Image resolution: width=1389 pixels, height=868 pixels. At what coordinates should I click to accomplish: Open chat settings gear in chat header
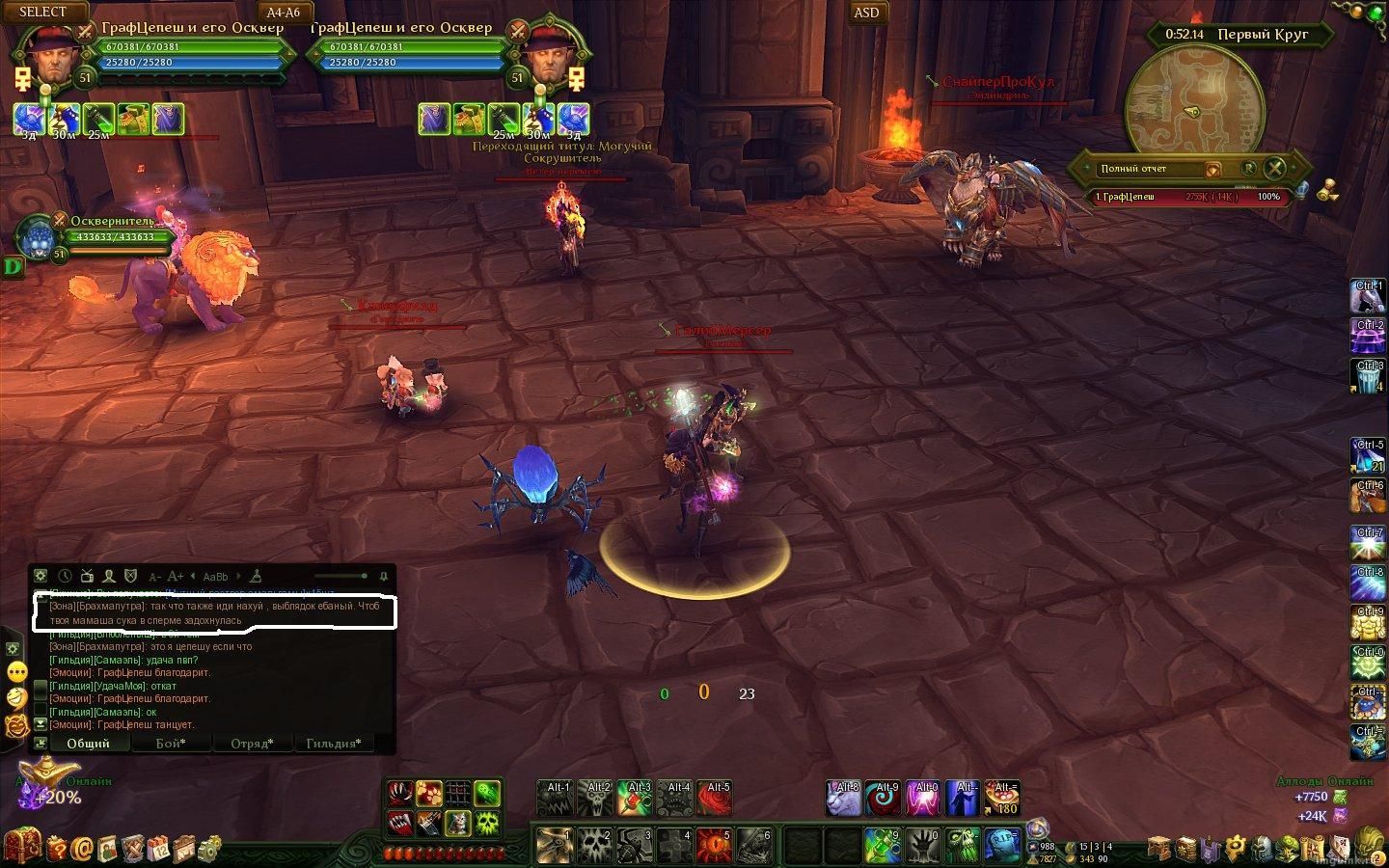coord(41,576)
